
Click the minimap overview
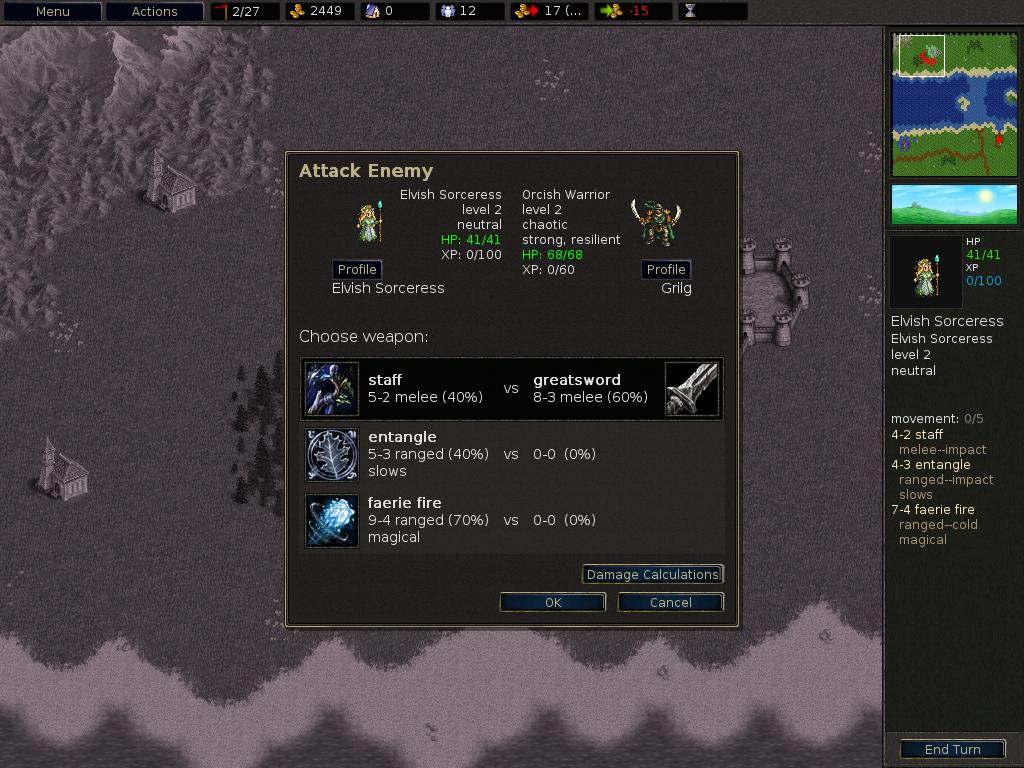click(954, 104)
